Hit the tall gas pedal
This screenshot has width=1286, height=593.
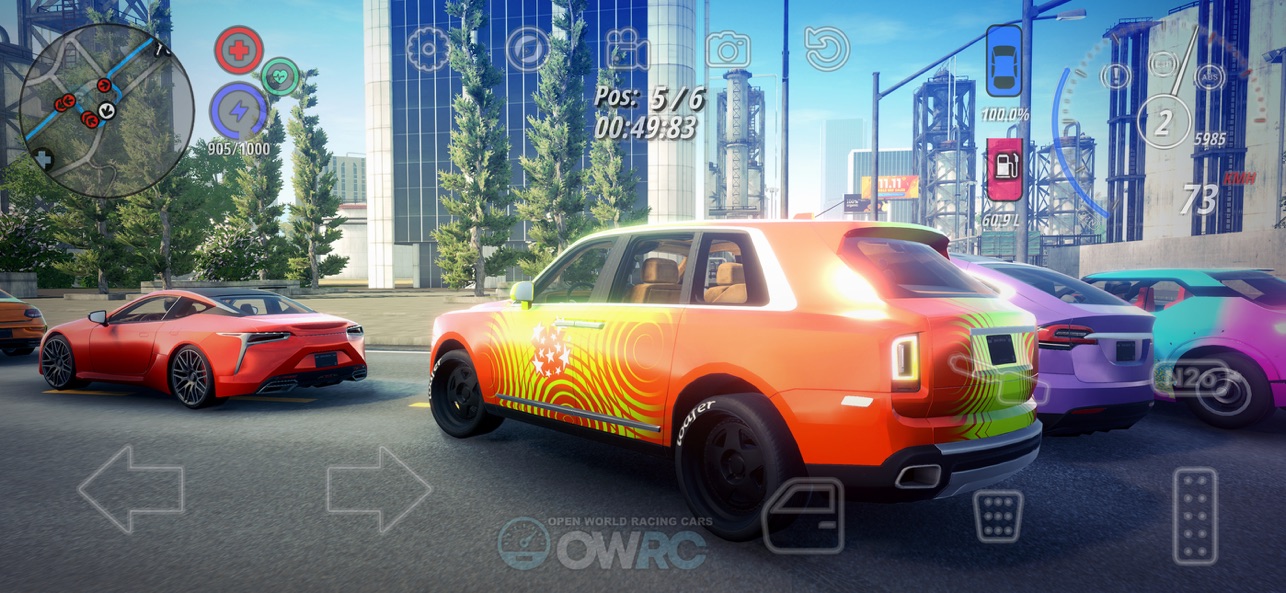[1195, 515]
